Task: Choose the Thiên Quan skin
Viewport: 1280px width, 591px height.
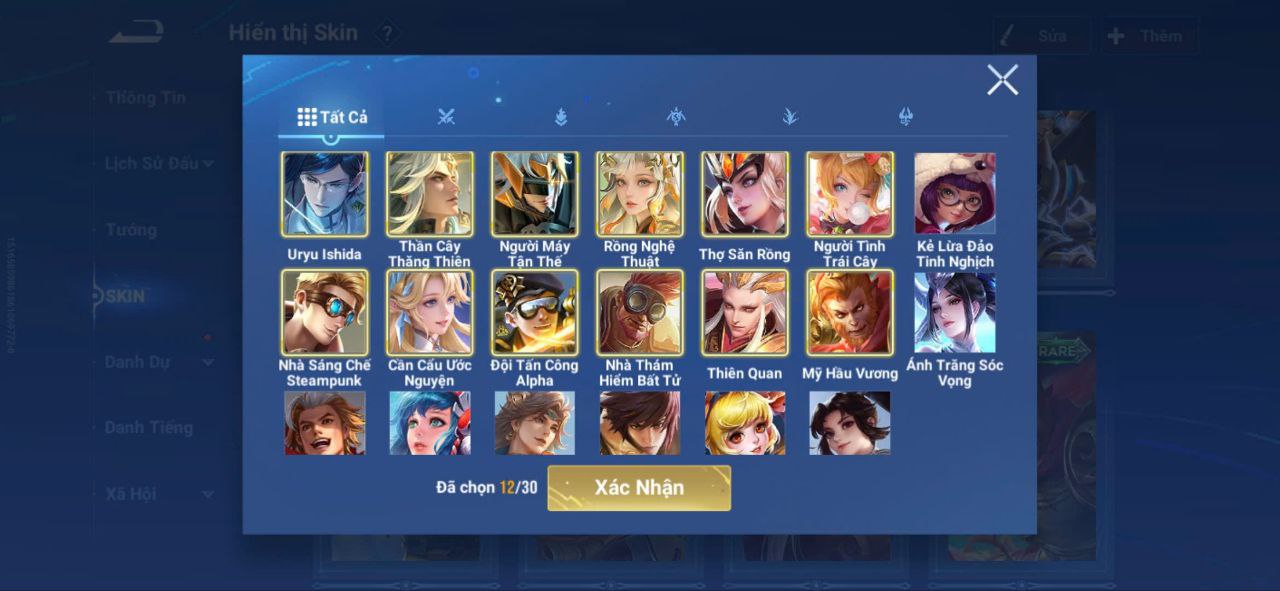Action: point(745,312)
